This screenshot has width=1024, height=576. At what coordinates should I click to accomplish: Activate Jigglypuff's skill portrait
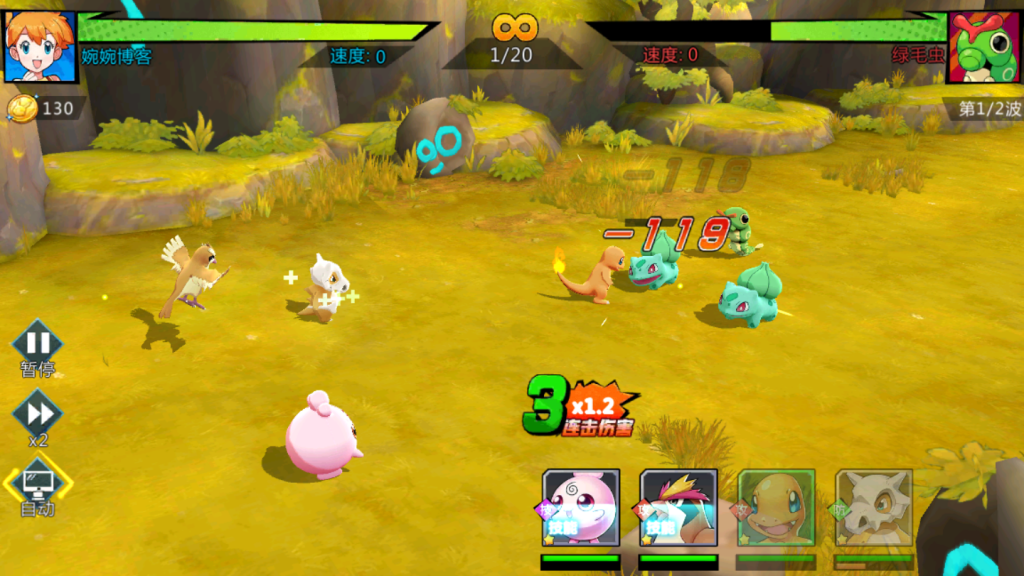tap(581, 507)
